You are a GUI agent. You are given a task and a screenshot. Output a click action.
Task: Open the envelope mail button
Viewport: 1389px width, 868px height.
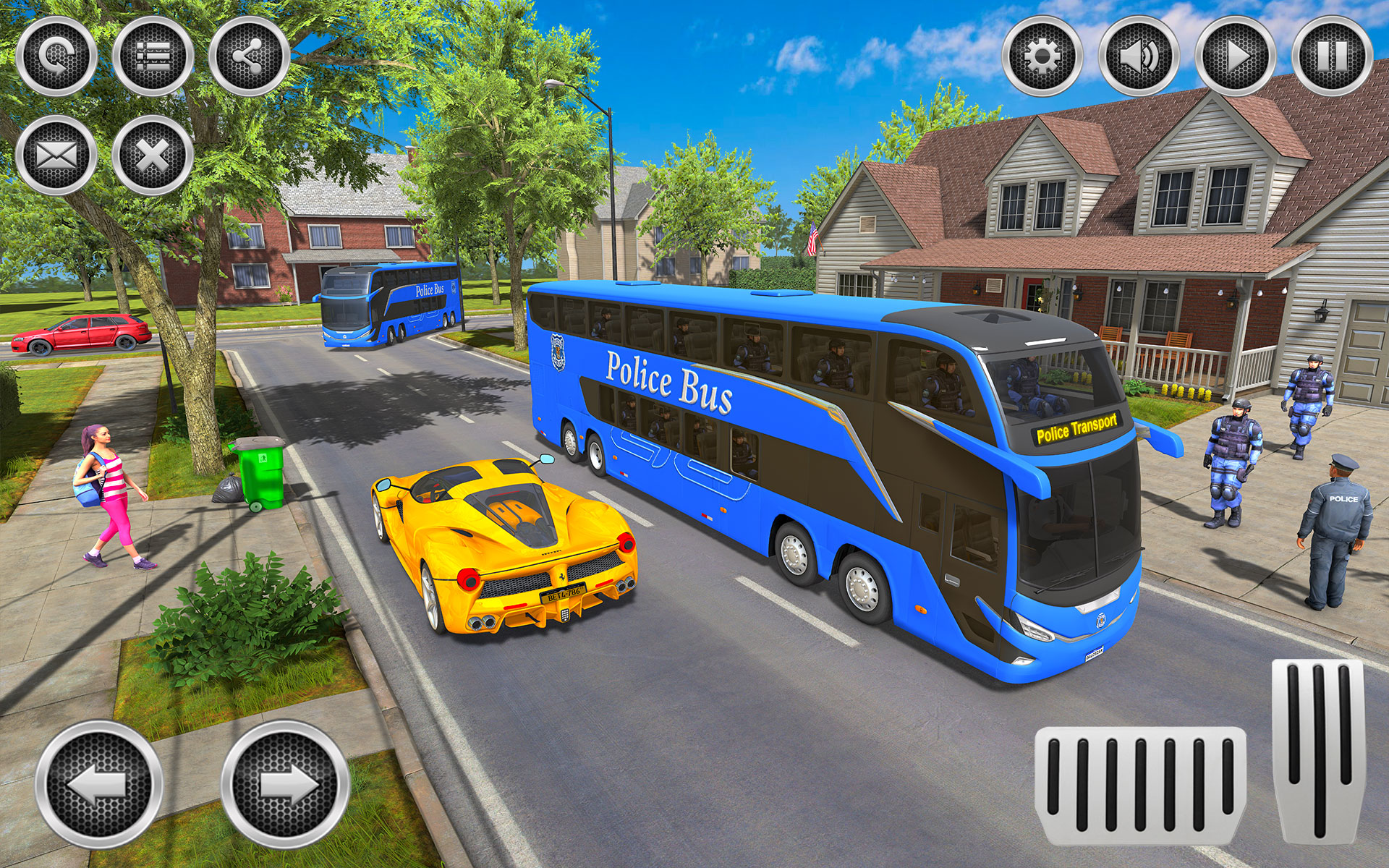(x=56, y=155)
